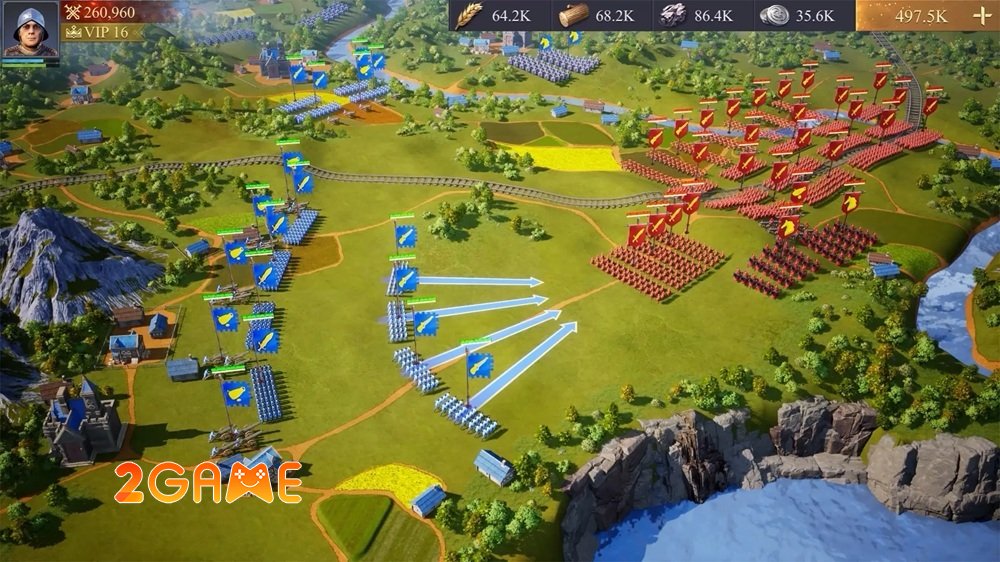Open the VIP 16 badge
Viewport: 1000px width, 562px height.
[x=101, y=32]
